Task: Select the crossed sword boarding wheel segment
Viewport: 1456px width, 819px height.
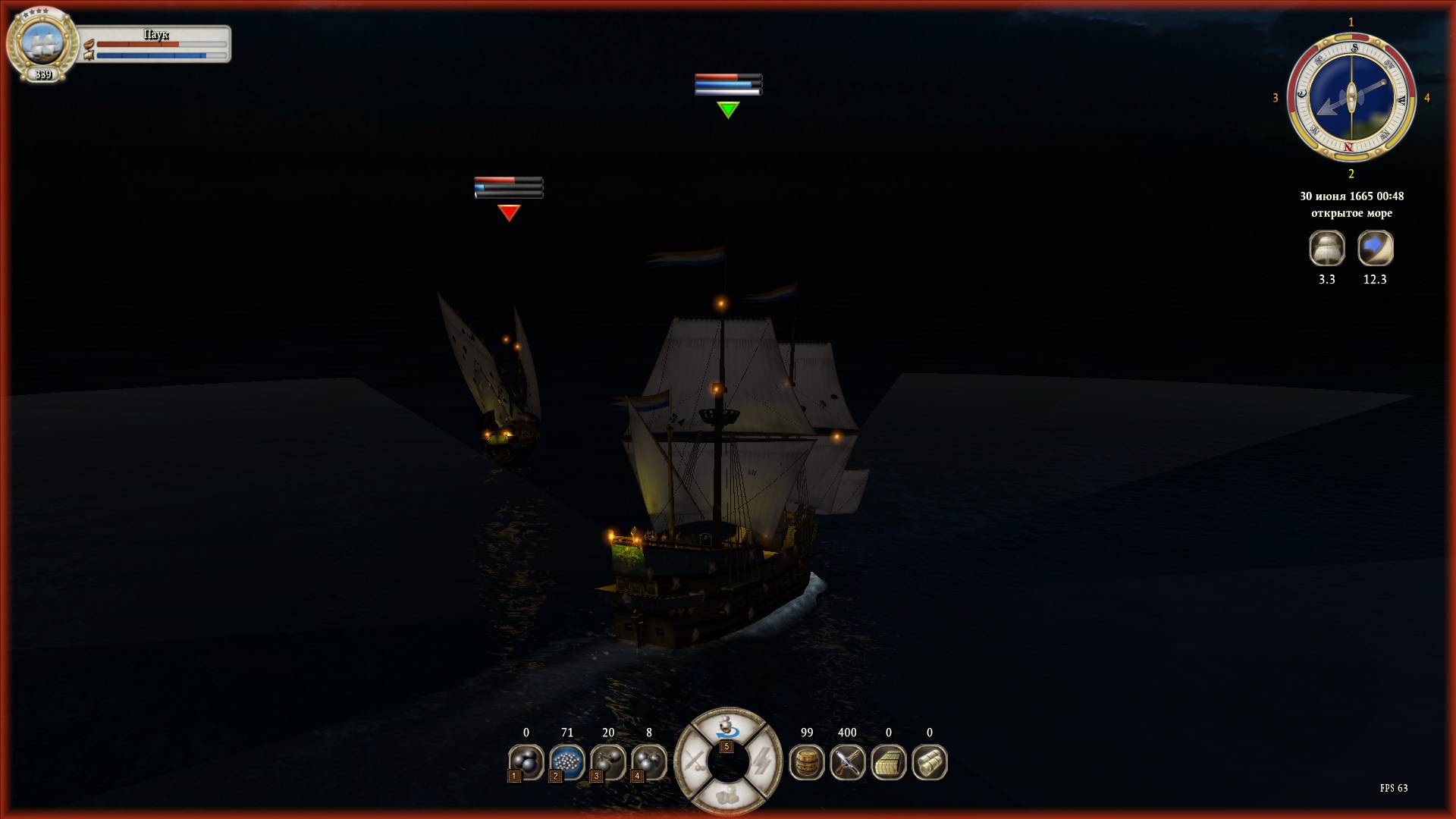Action: tap(693, 761)
